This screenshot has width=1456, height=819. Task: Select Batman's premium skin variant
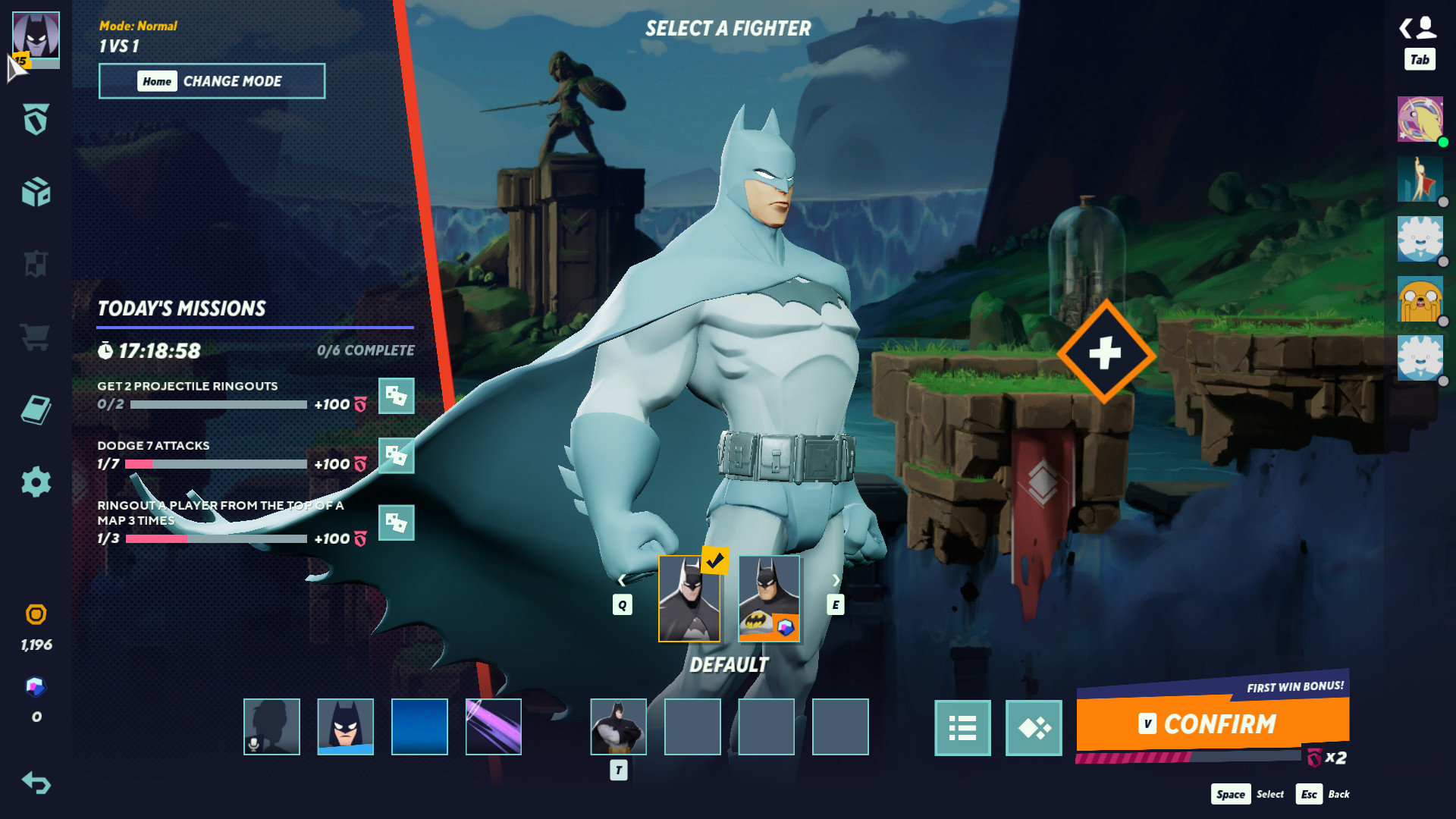point(768,598)
